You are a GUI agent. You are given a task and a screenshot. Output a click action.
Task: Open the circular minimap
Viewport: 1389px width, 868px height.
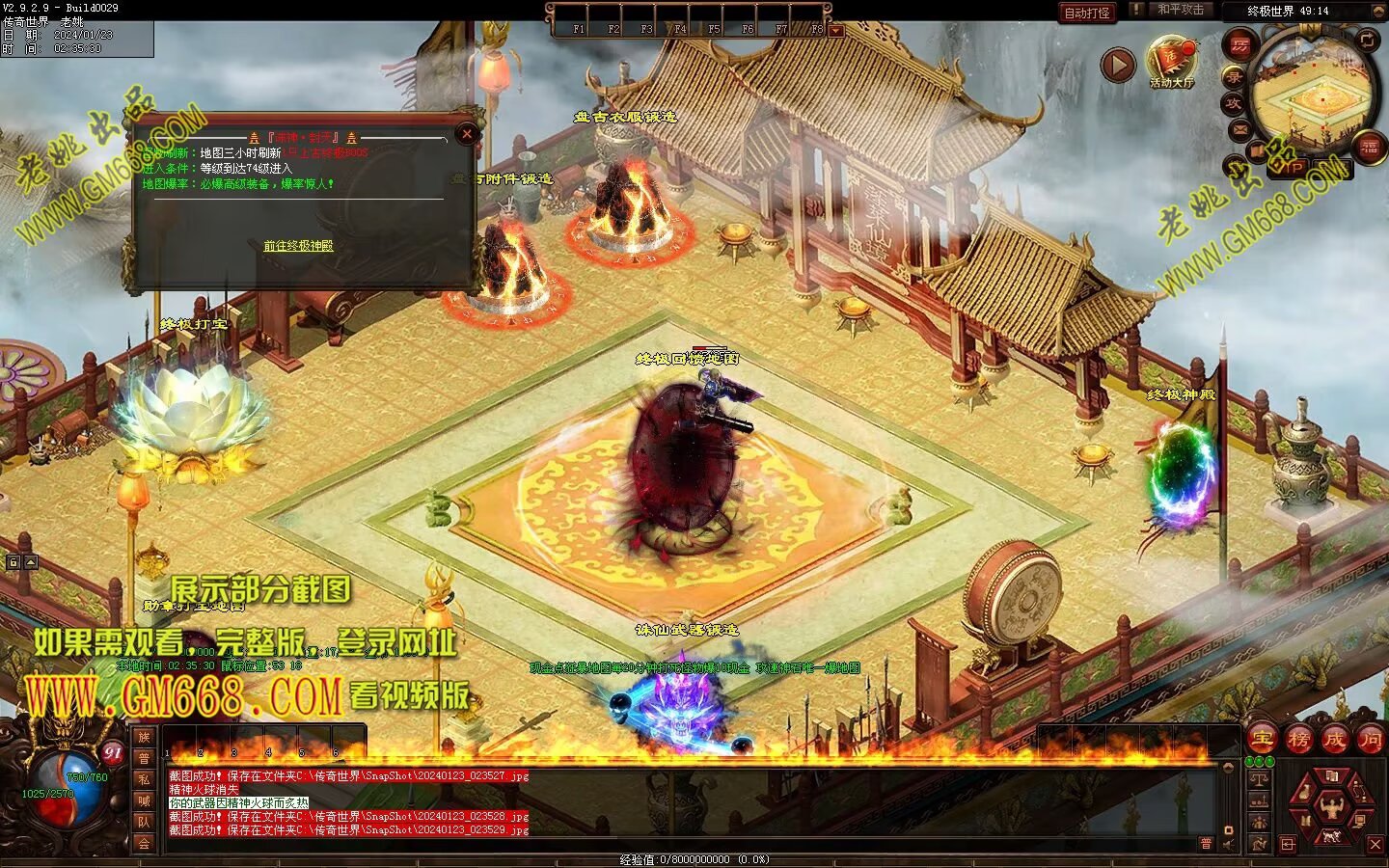click(1312, 95)
